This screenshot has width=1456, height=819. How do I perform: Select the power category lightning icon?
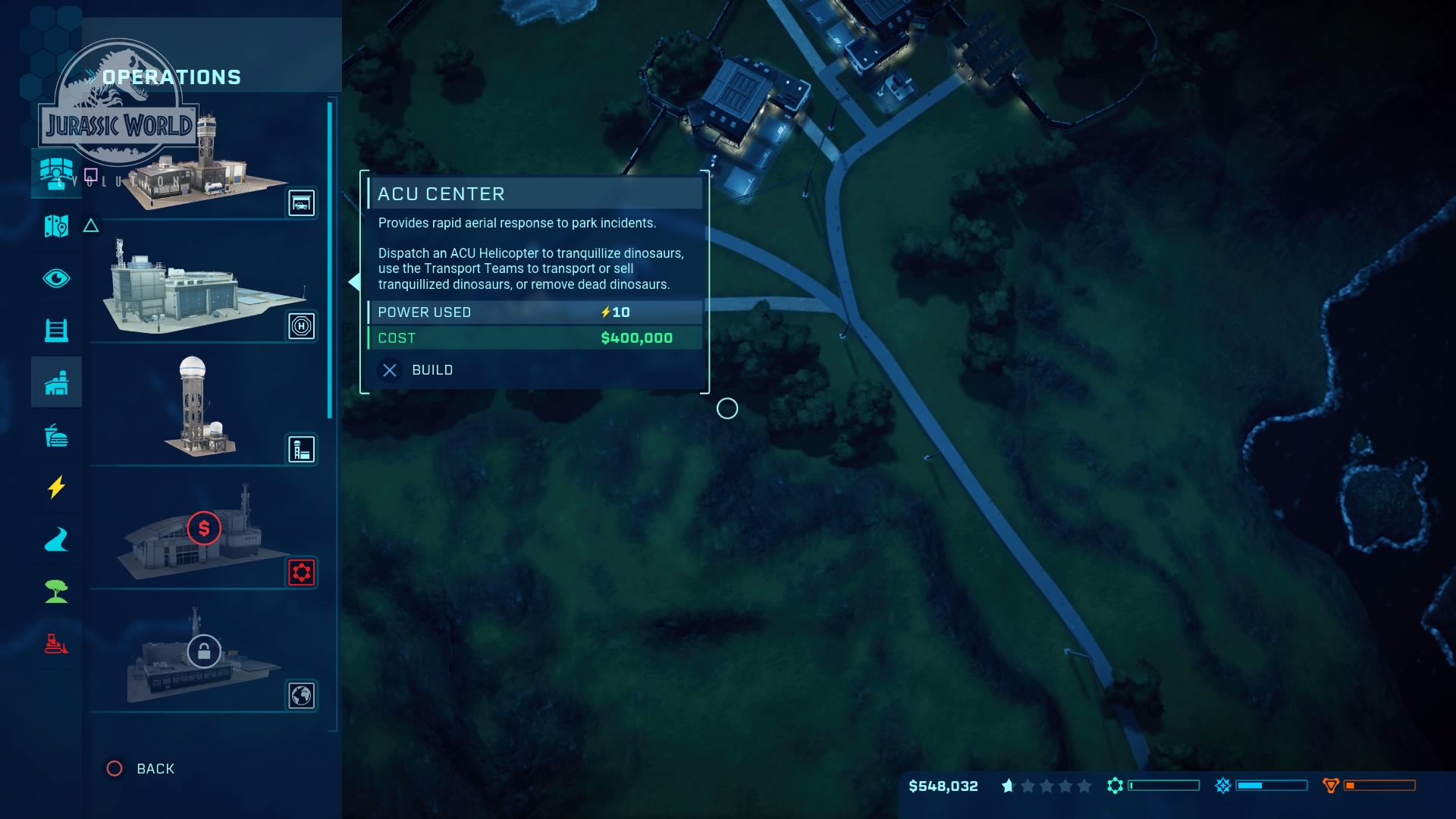point(55,488)
